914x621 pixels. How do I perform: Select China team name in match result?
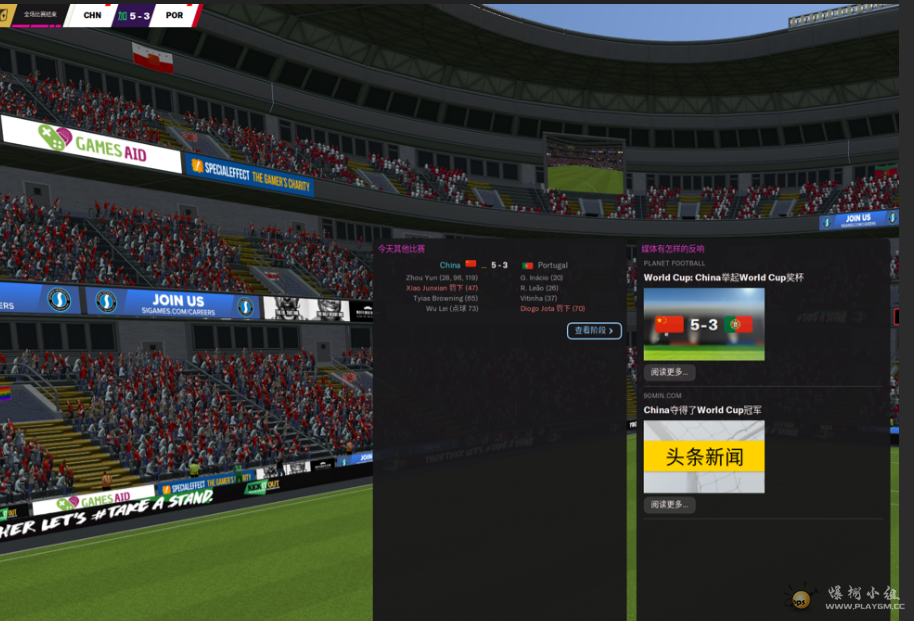pos(450,265)
